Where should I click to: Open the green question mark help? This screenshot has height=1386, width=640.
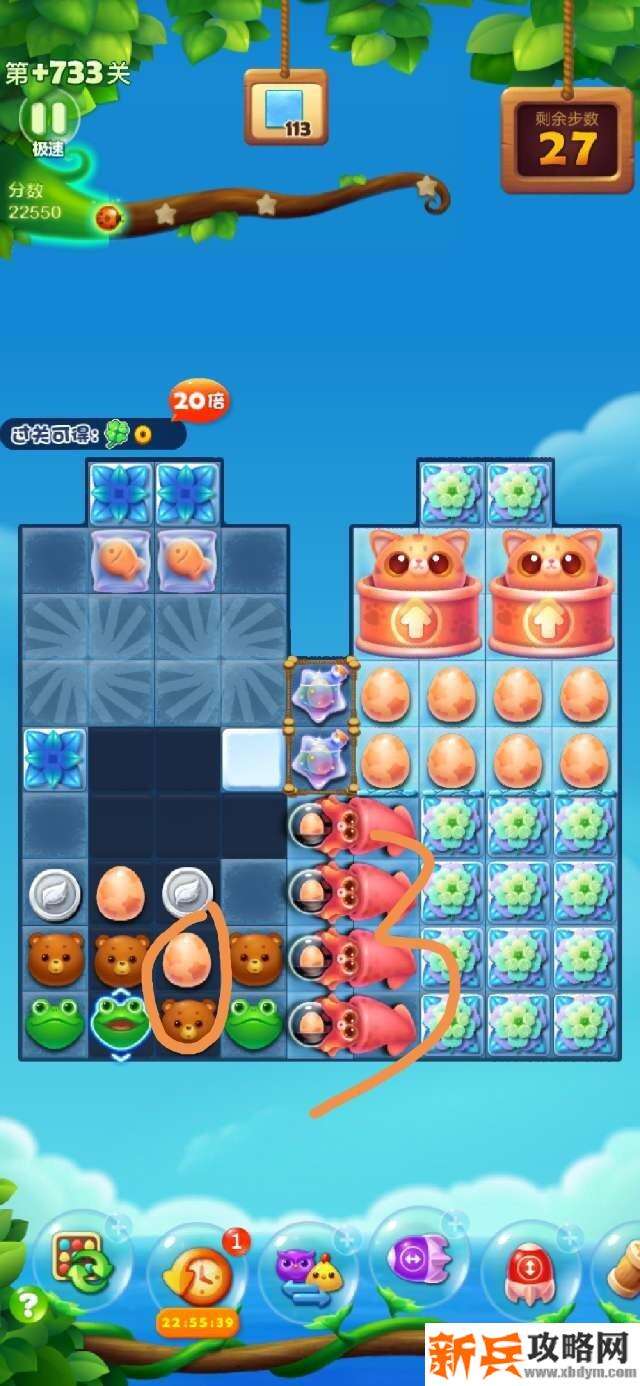29,1306
